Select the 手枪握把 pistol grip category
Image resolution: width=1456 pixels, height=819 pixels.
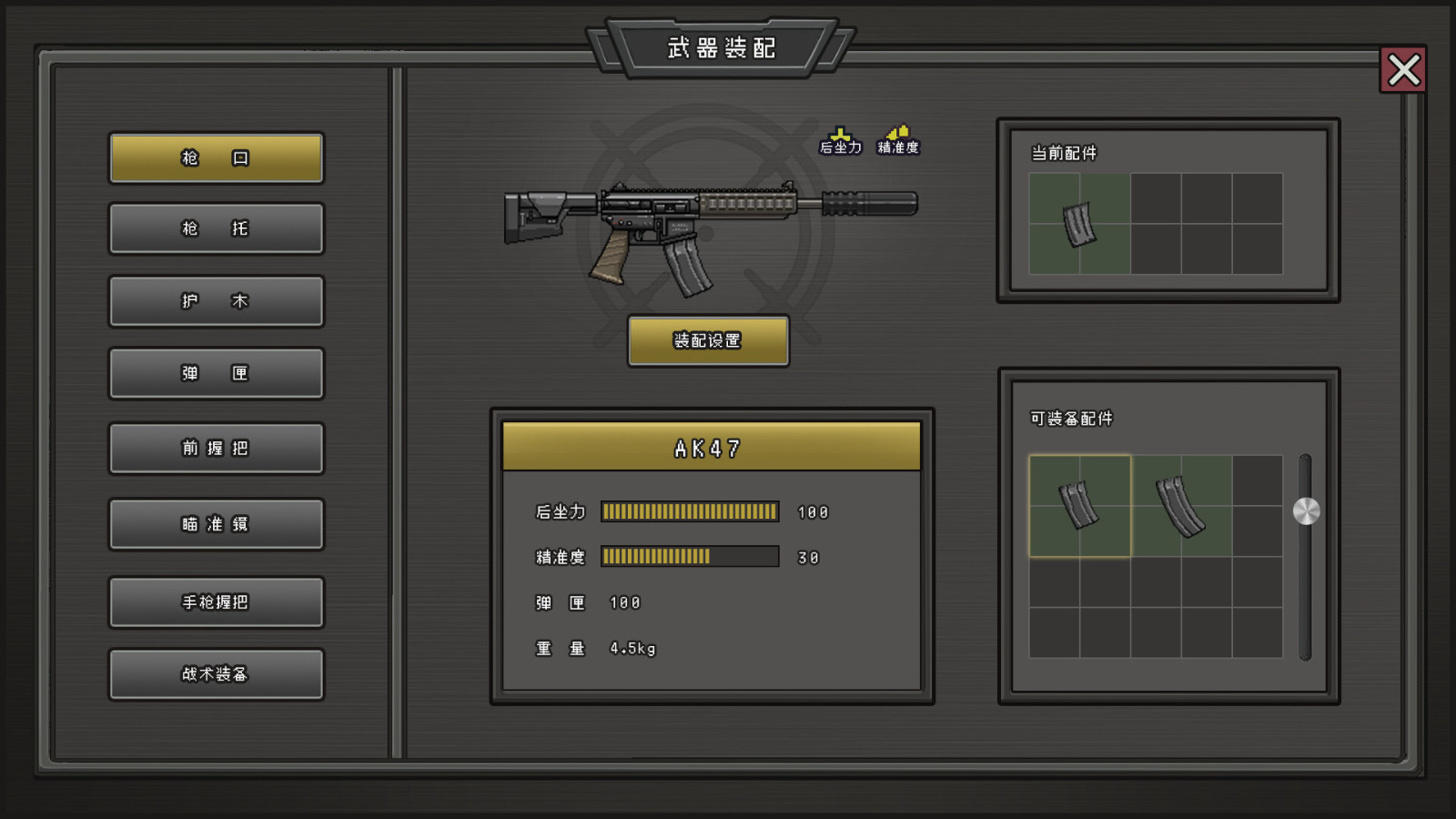pos(216,602)
